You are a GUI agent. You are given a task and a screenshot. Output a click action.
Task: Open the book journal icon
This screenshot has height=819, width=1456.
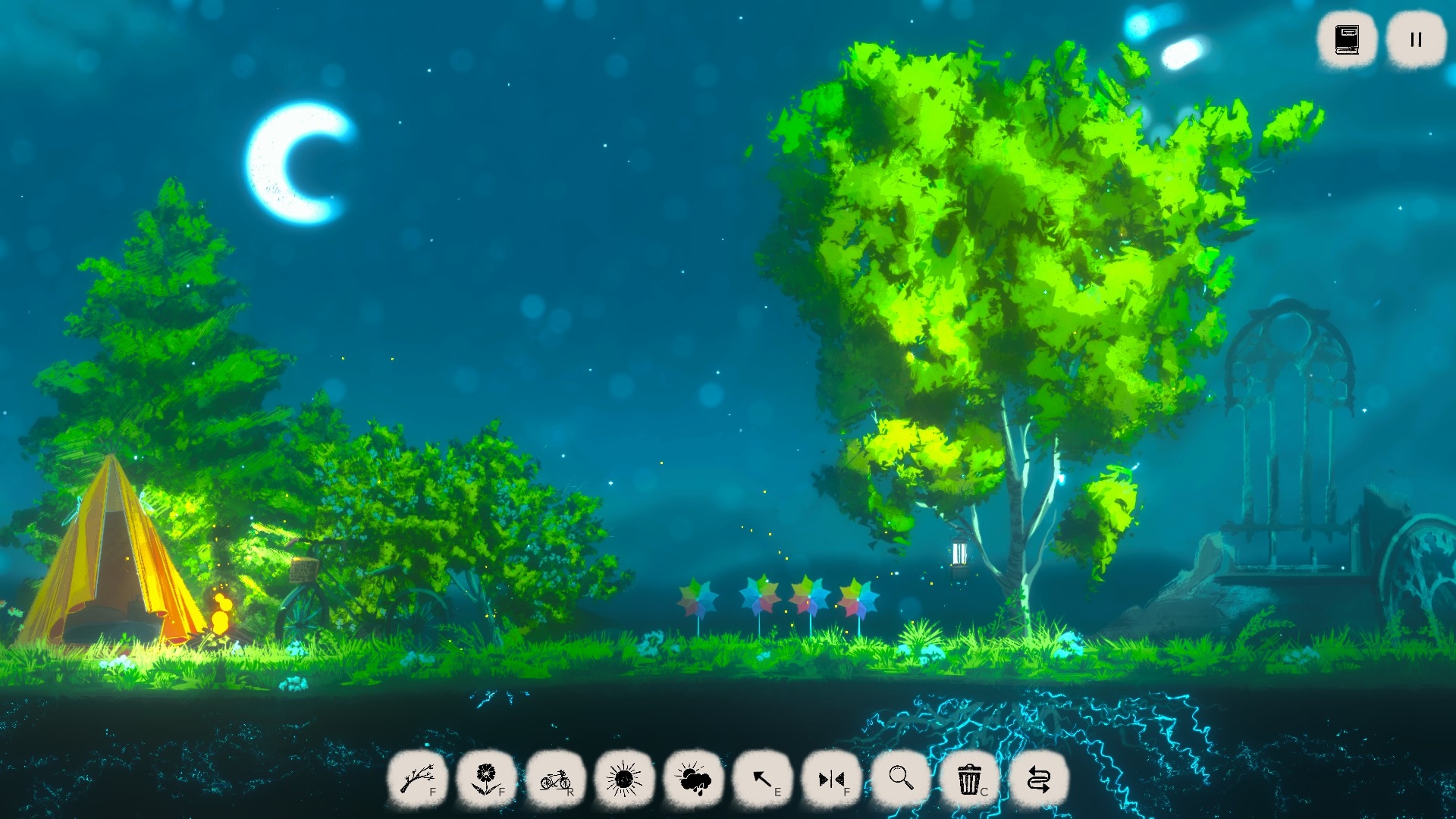click(1347, 39)
